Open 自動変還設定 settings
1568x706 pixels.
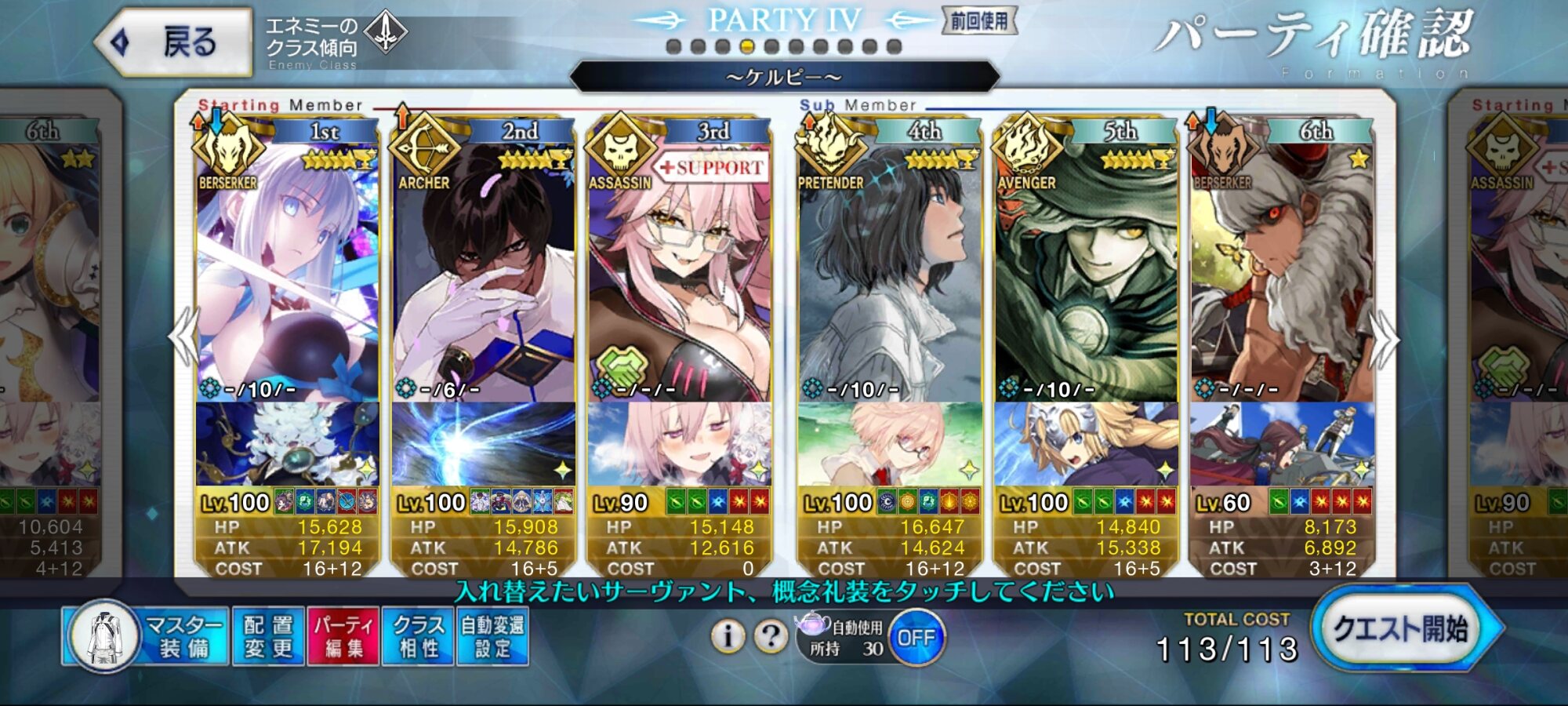[492, 636]
